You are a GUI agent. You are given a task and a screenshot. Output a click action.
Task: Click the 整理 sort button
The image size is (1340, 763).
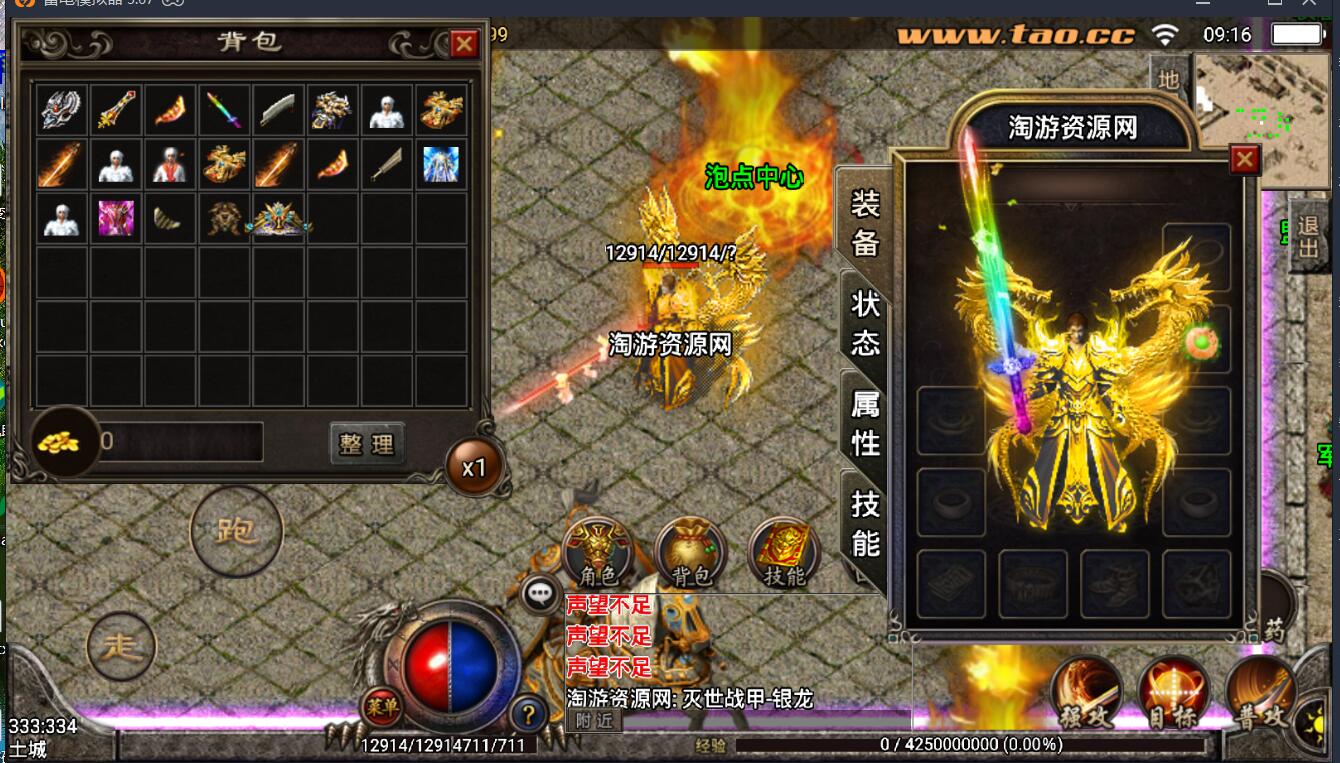point(367,443)
